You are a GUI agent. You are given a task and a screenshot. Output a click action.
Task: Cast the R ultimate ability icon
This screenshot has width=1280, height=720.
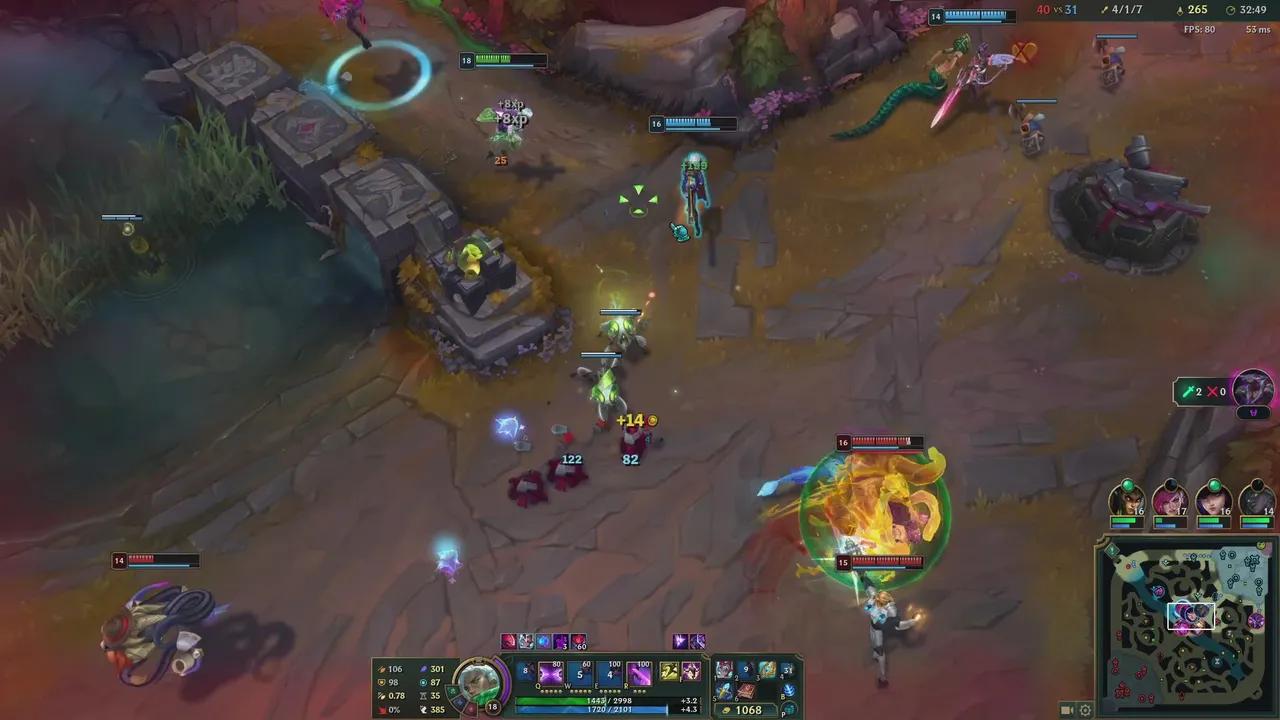tap(639, 673)
